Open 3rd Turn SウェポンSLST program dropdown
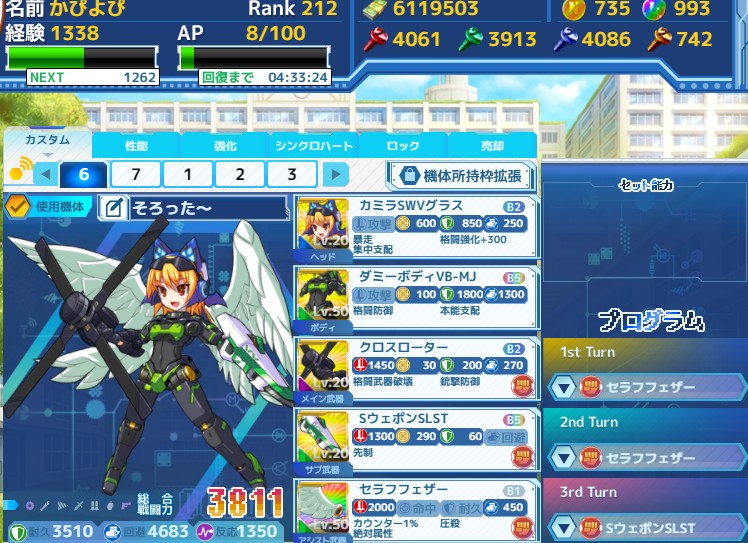 pyautogui.click(x=565, y=527)
